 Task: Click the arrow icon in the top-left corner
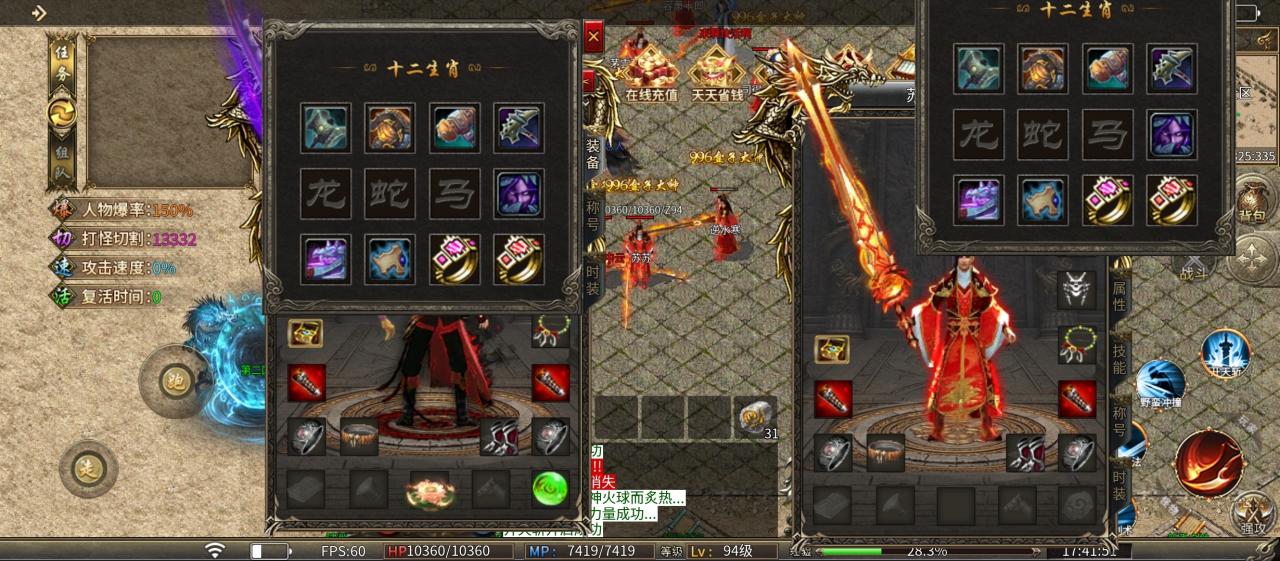(39, 14)
